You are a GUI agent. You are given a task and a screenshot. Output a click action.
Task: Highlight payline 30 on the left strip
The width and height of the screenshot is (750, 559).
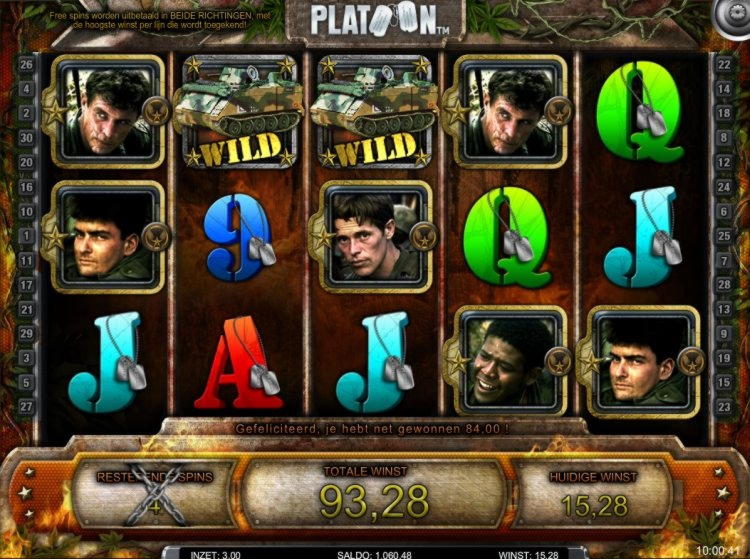(26, 138)
